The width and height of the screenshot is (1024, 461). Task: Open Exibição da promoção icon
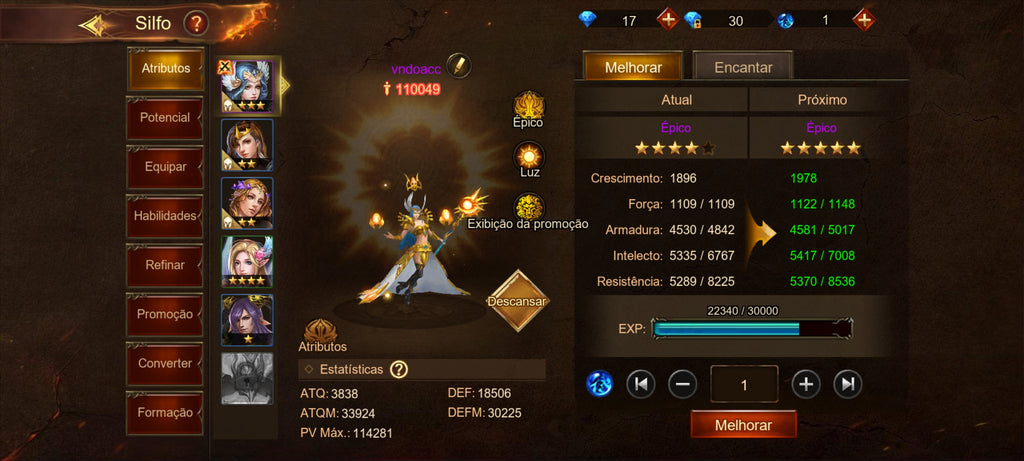[528, 209]
